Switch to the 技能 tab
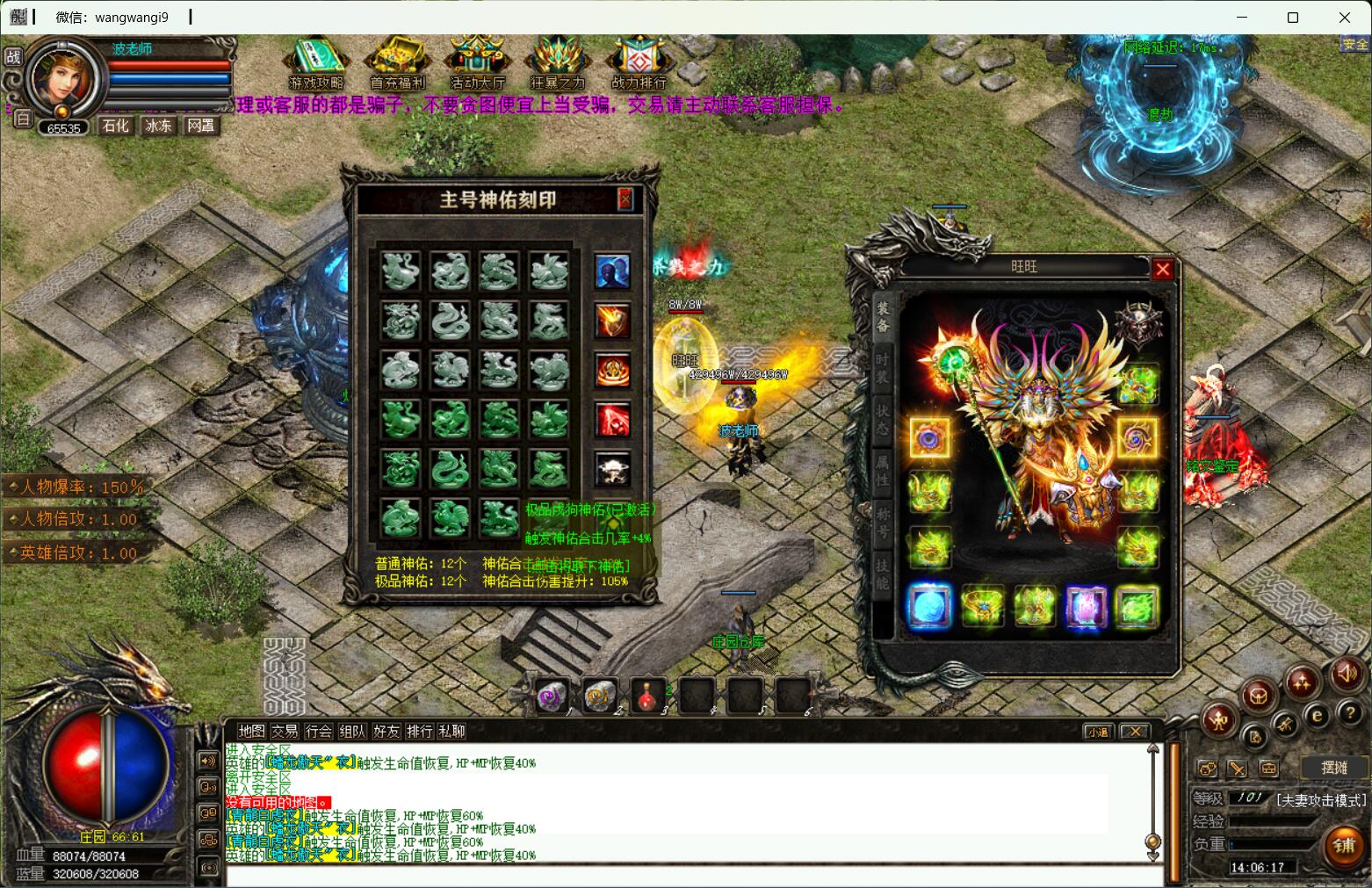This screenshot has width=1372, height=888. [883, 574]
